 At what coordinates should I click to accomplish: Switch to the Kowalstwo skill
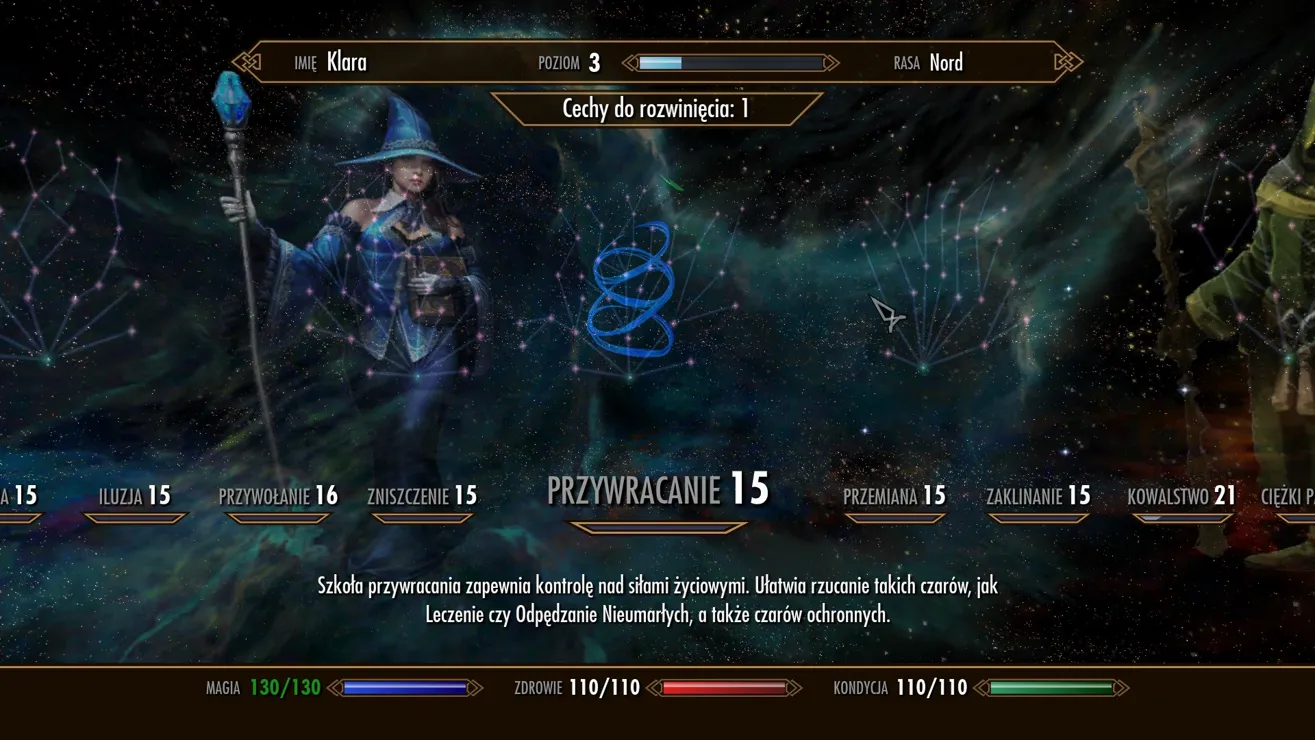pyautogui.click(x=1181, y=496)
